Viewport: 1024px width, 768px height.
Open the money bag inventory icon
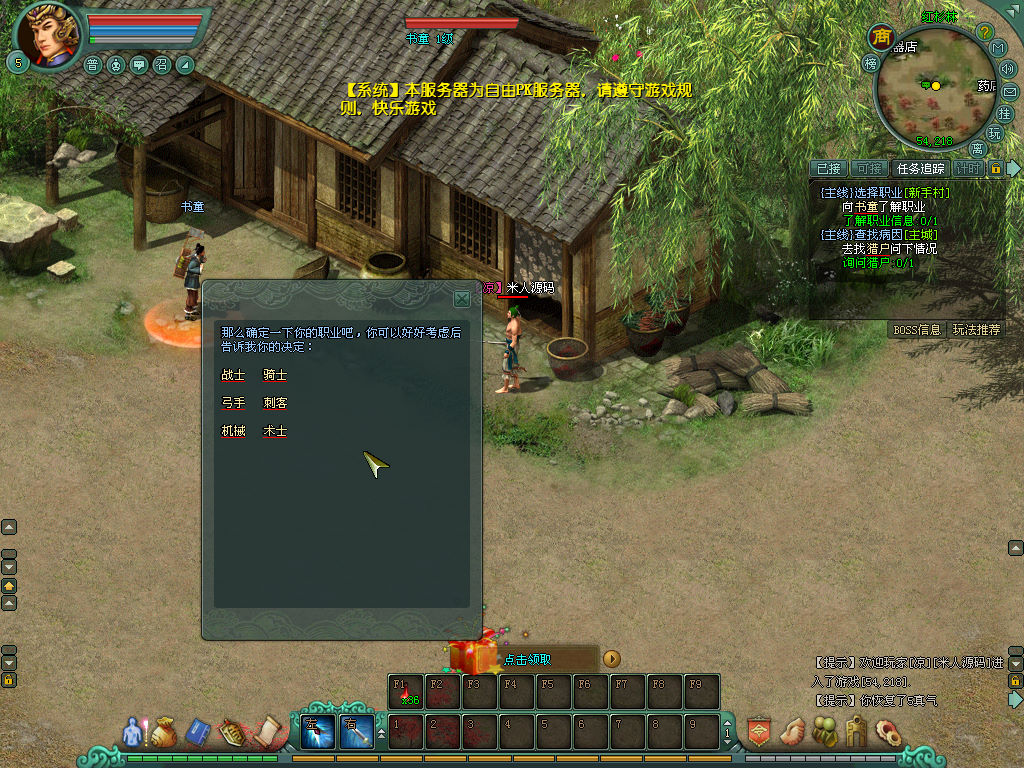164,733
